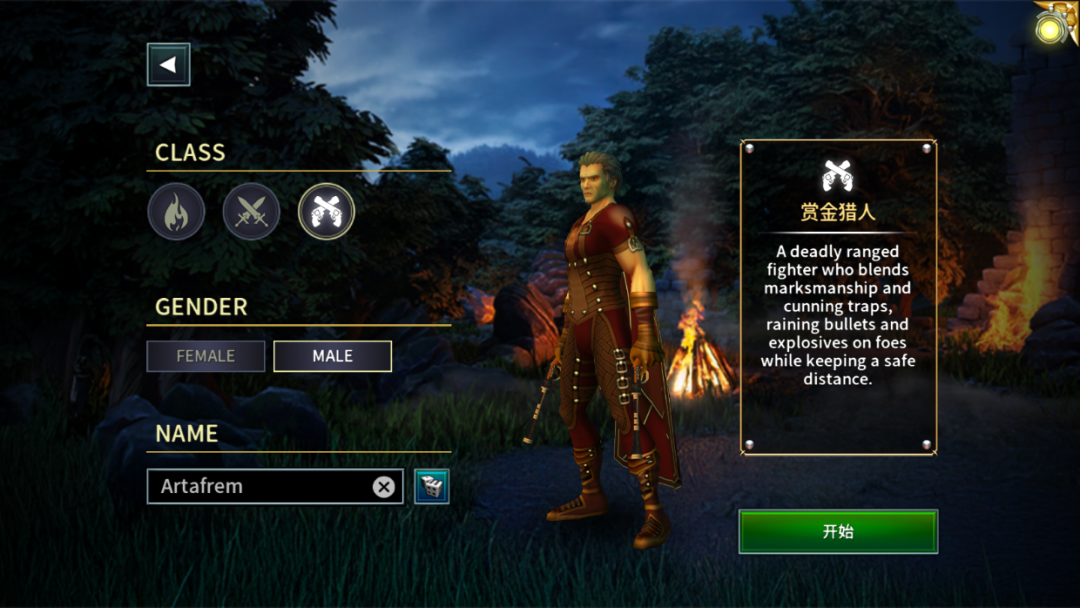Set gender to Female

pyautogui.click(x=206, y=356)
